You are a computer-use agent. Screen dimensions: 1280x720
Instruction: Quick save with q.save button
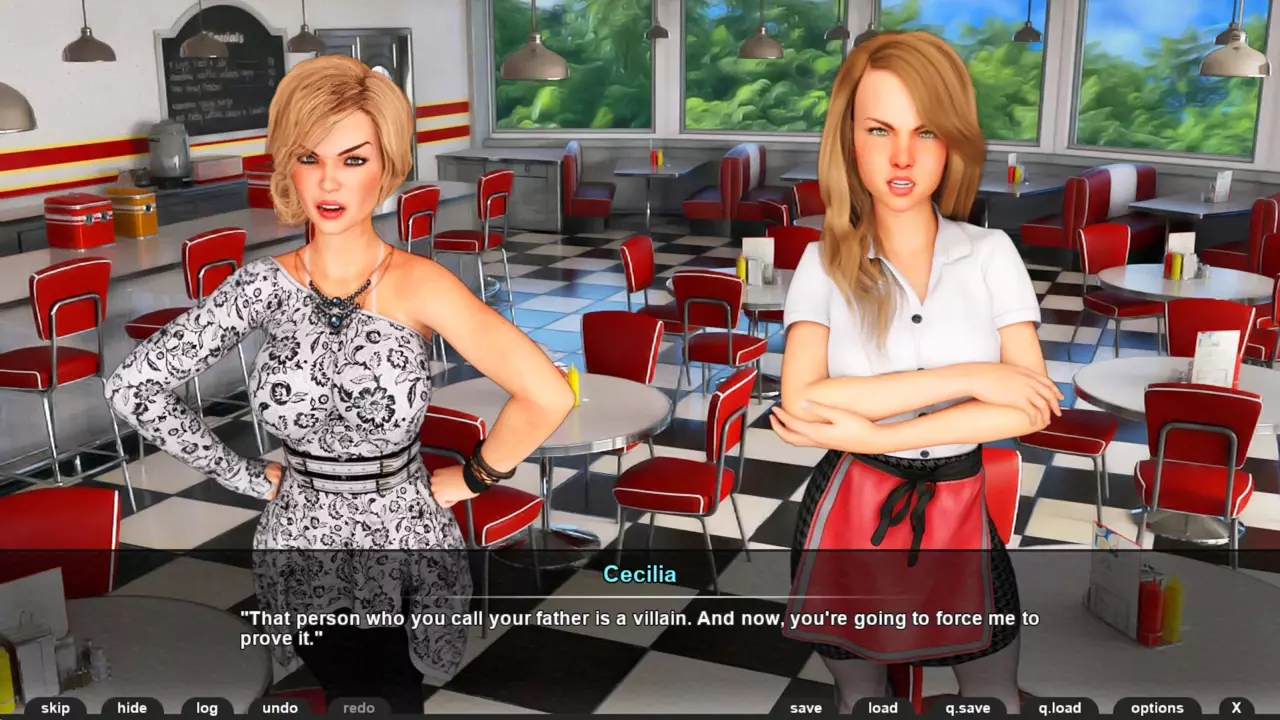click(x=967, y=708)
